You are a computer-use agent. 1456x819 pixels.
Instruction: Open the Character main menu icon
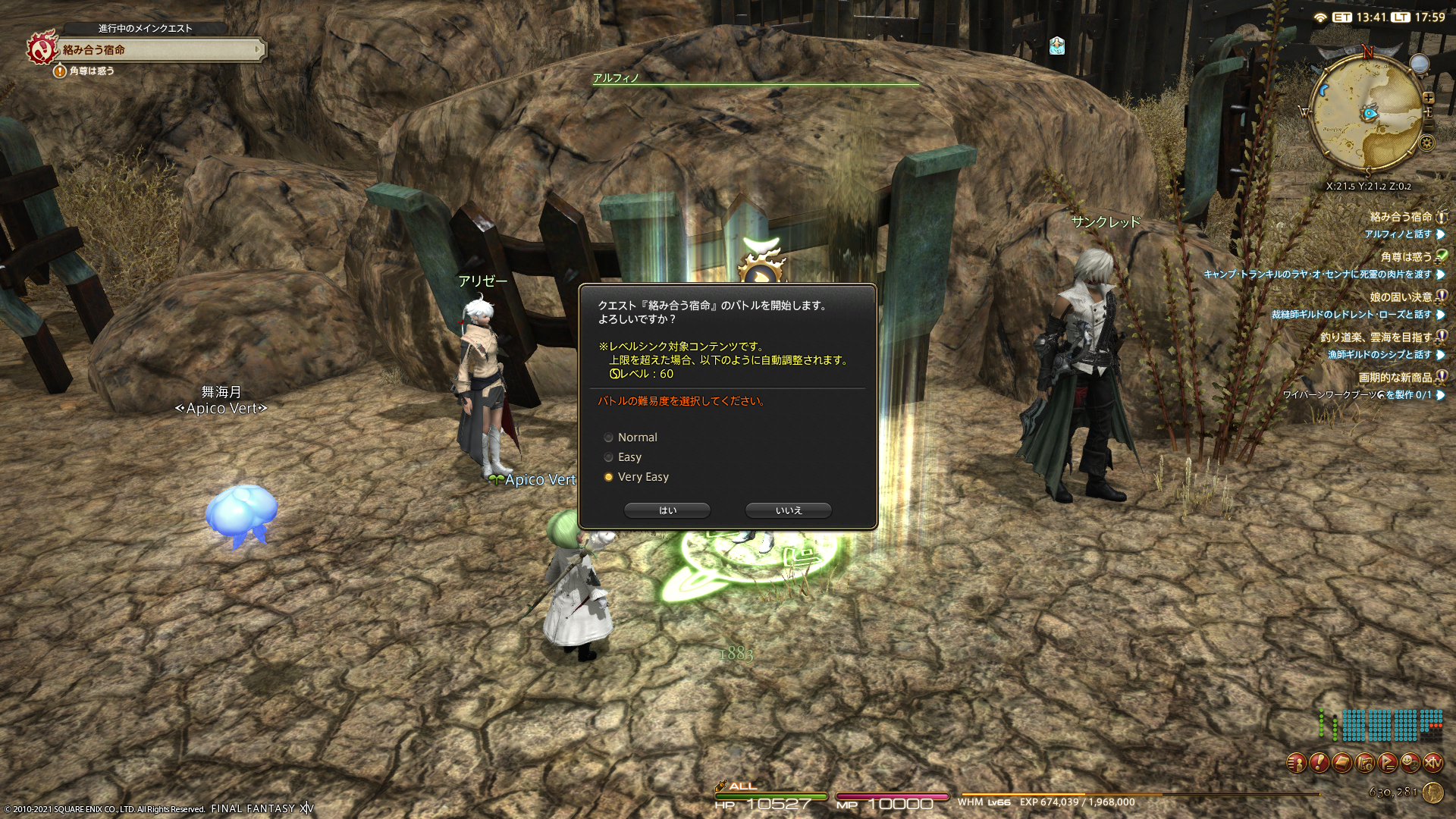tap(1297, 763)
